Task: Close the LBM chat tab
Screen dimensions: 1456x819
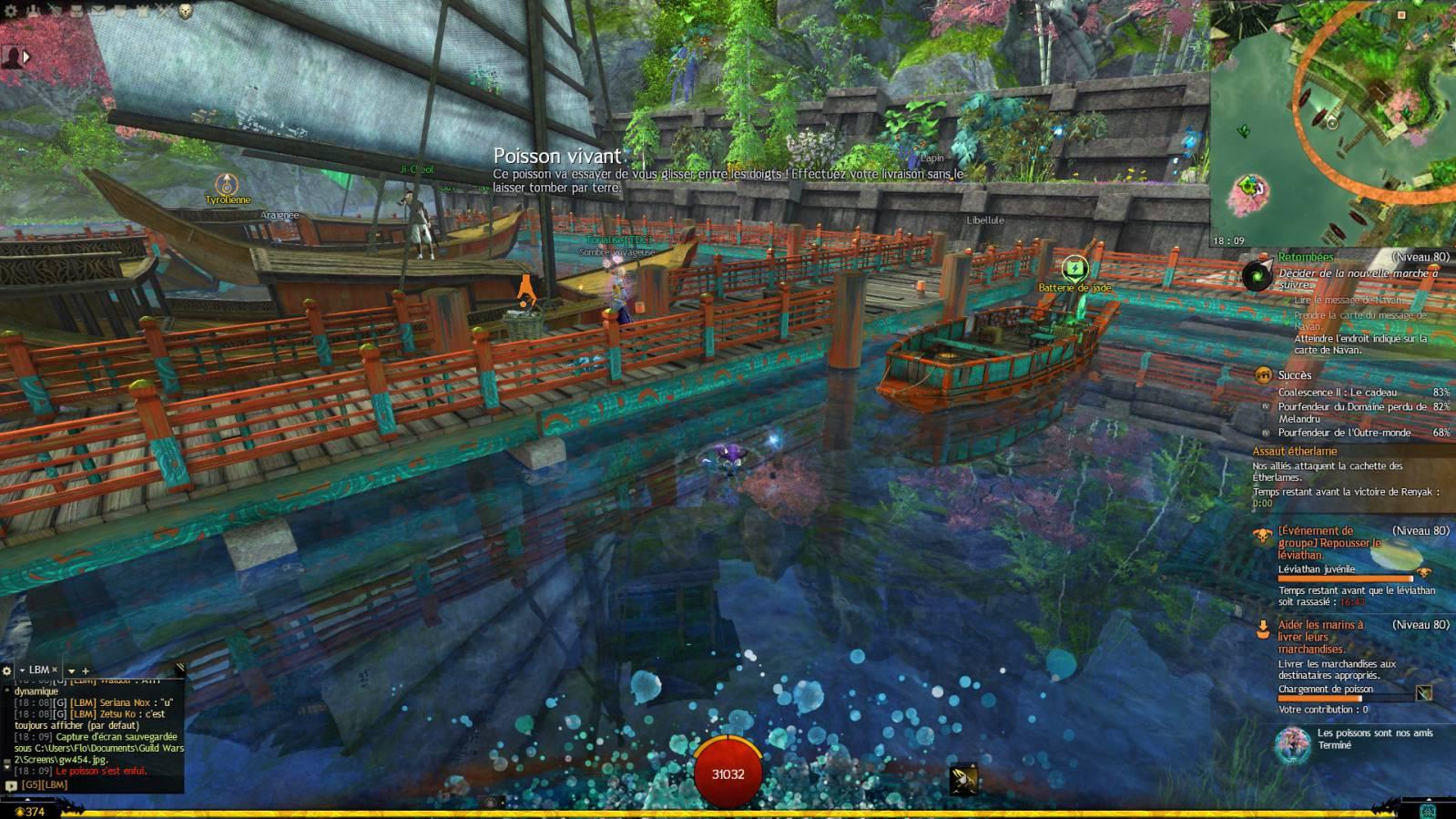Action: [55, 670]
